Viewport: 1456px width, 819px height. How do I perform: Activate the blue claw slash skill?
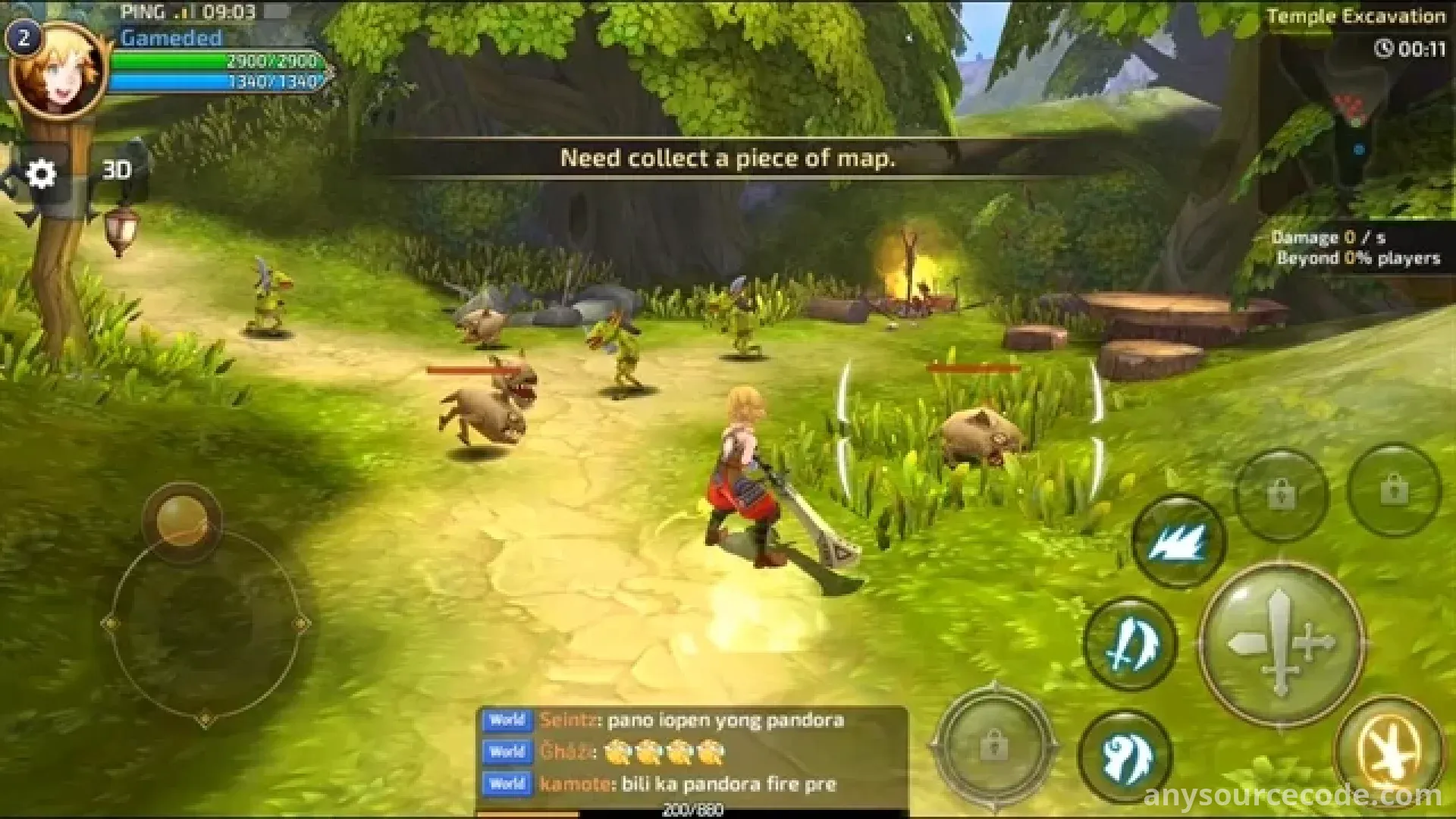click(1178, 541)
